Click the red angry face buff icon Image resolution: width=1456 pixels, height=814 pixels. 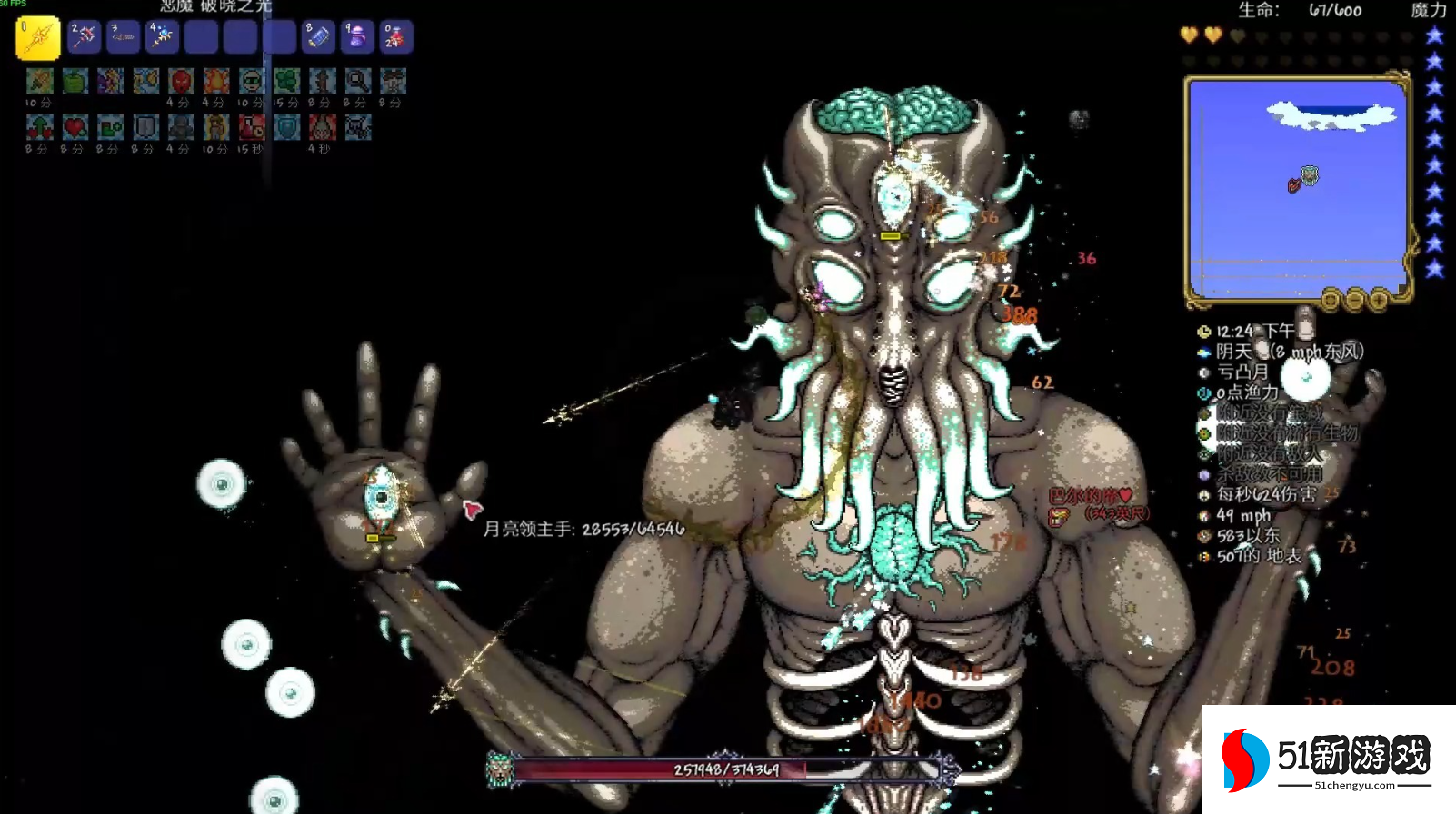tap(181, 82)
